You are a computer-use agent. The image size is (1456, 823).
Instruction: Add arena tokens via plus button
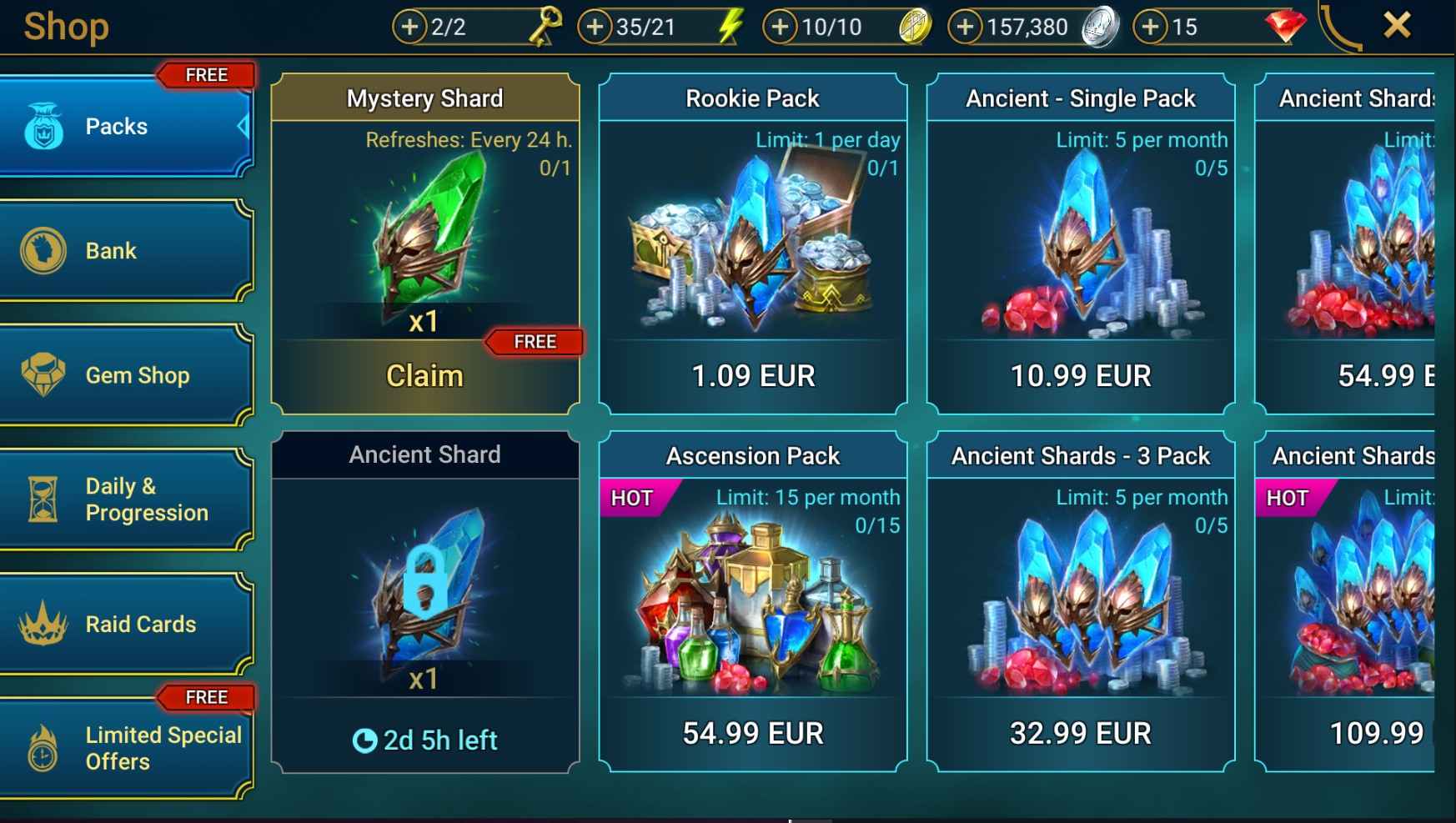coord(780,27)
